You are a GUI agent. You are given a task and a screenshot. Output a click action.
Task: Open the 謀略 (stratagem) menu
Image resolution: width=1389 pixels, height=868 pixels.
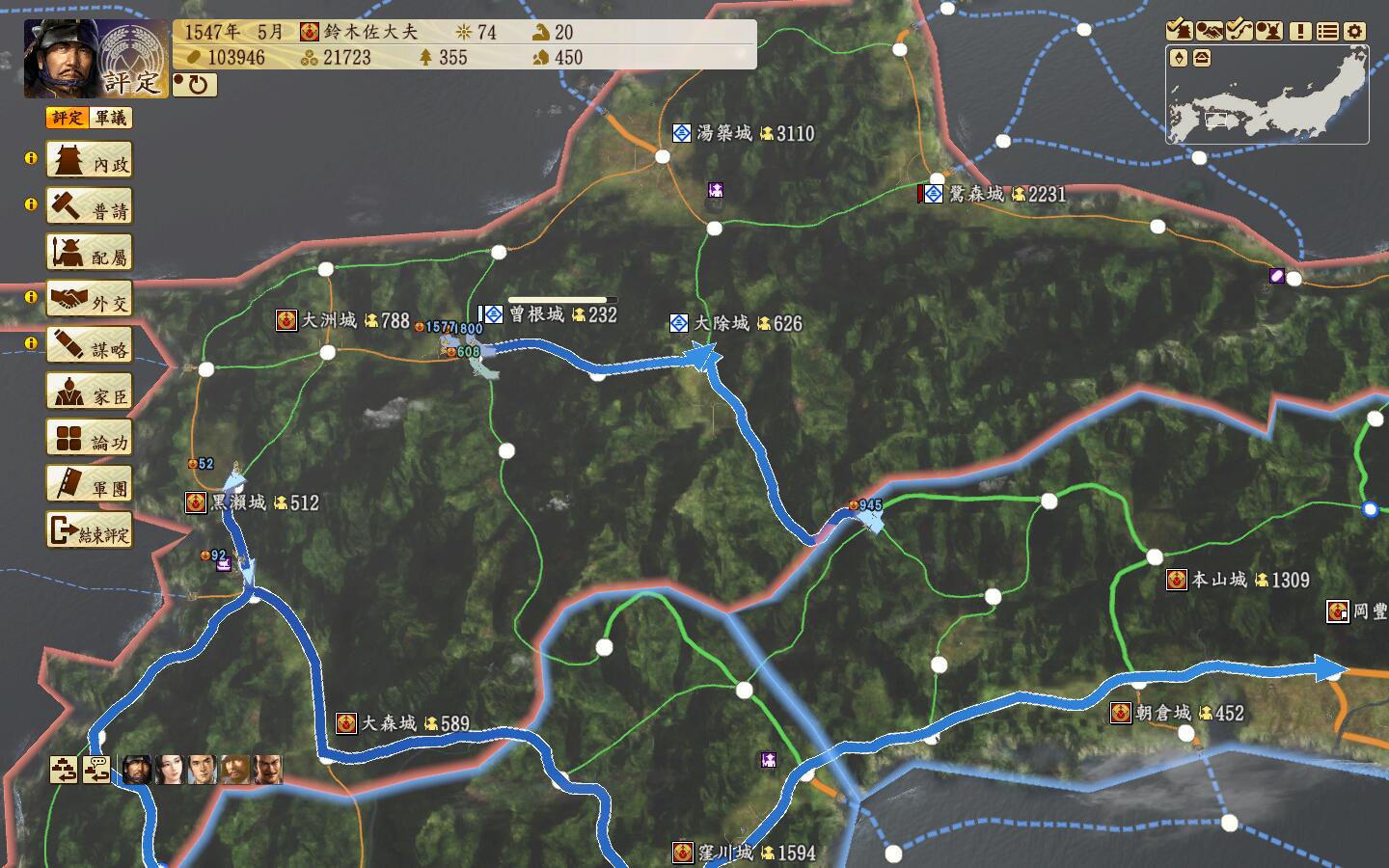[90, 346]
